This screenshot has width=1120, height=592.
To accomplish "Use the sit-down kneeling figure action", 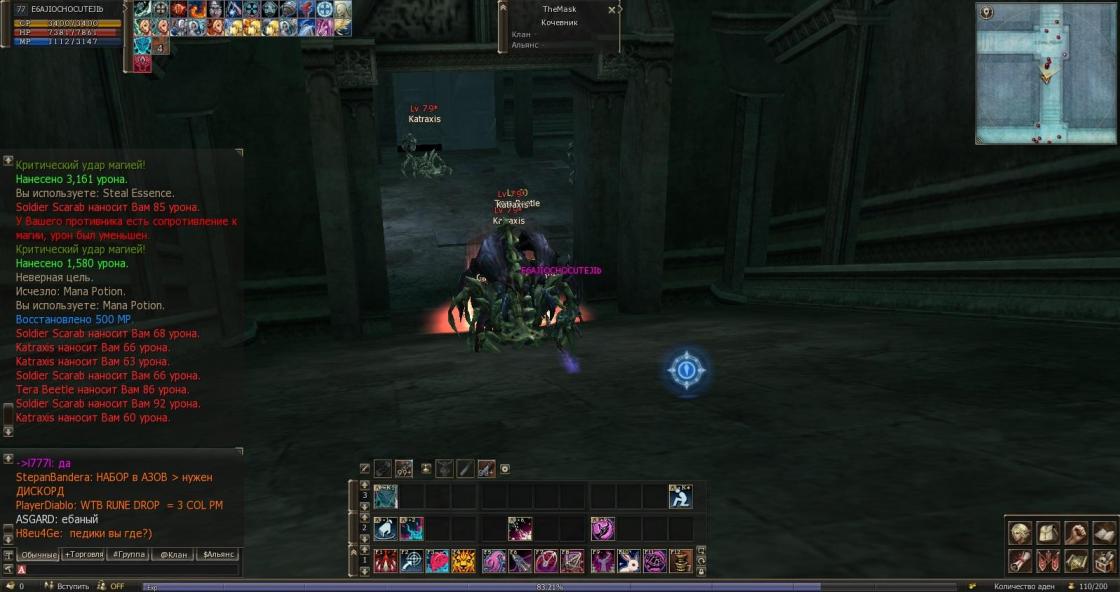I will [680, 496].
